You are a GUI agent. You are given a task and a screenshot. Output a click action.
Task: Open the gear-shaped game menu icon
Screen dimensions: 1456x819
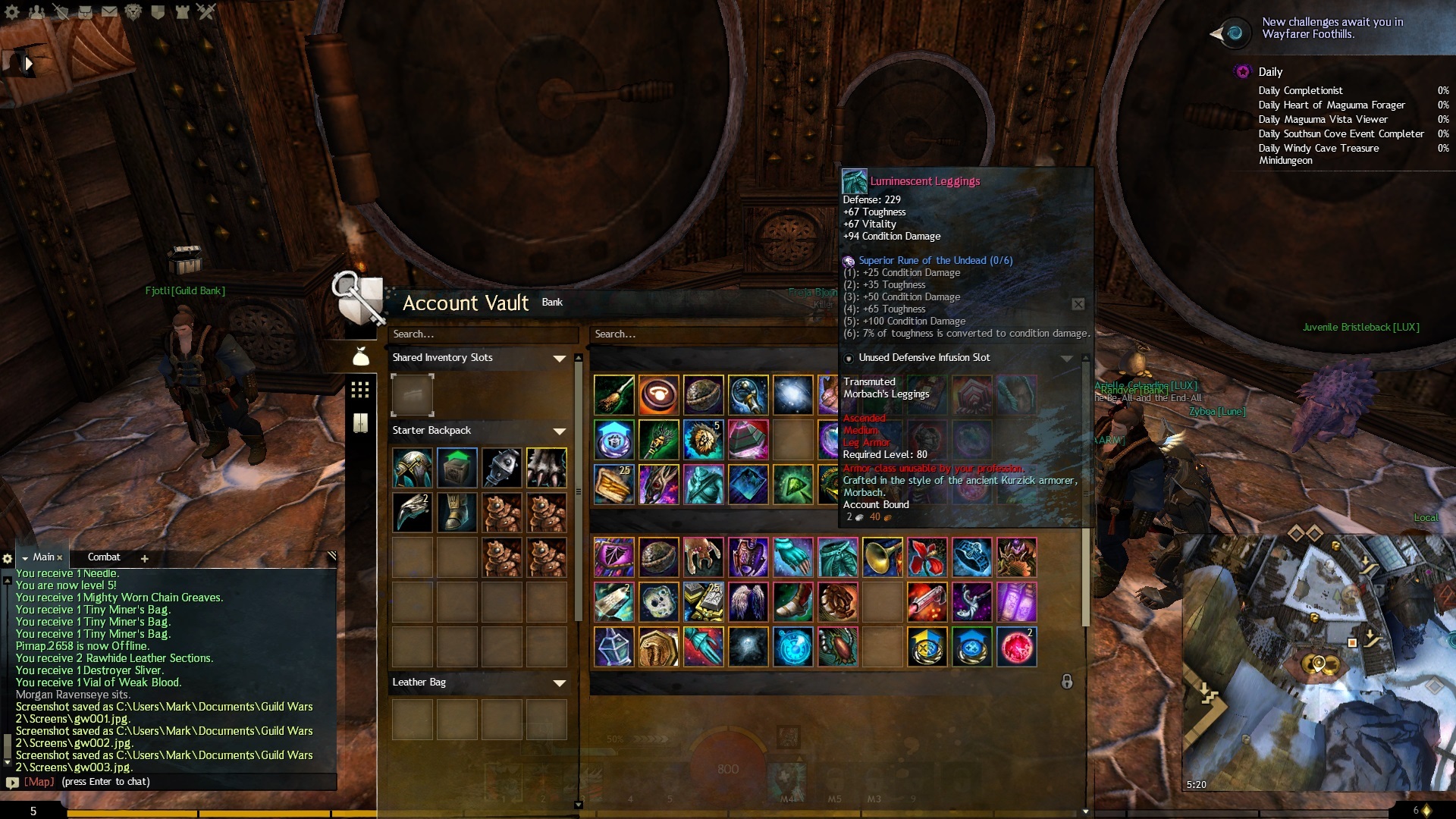(x=13, y=12)
